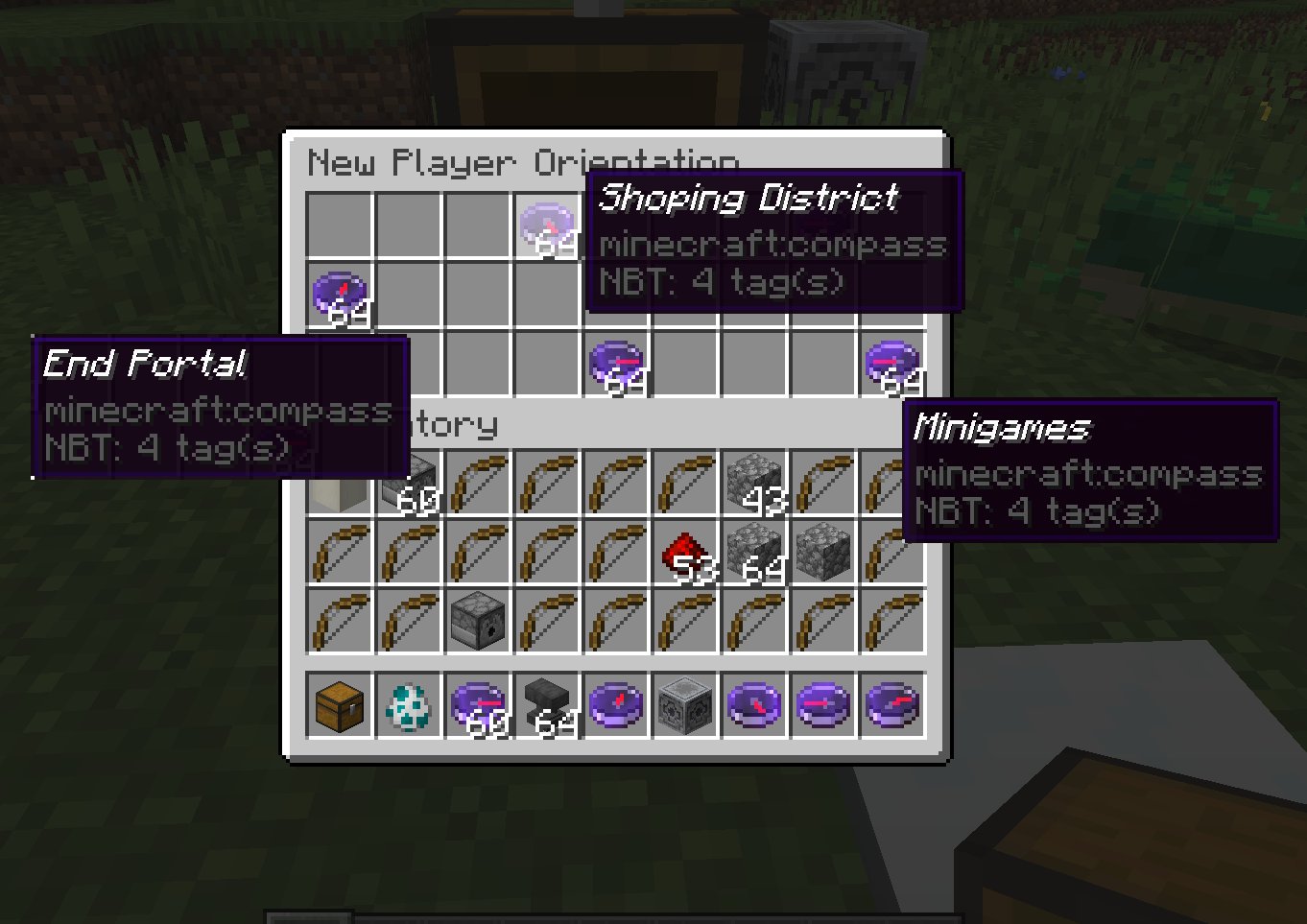Click the bone block in the inventory
This screenshot has height=924, width=1307.
coord(338,485)
